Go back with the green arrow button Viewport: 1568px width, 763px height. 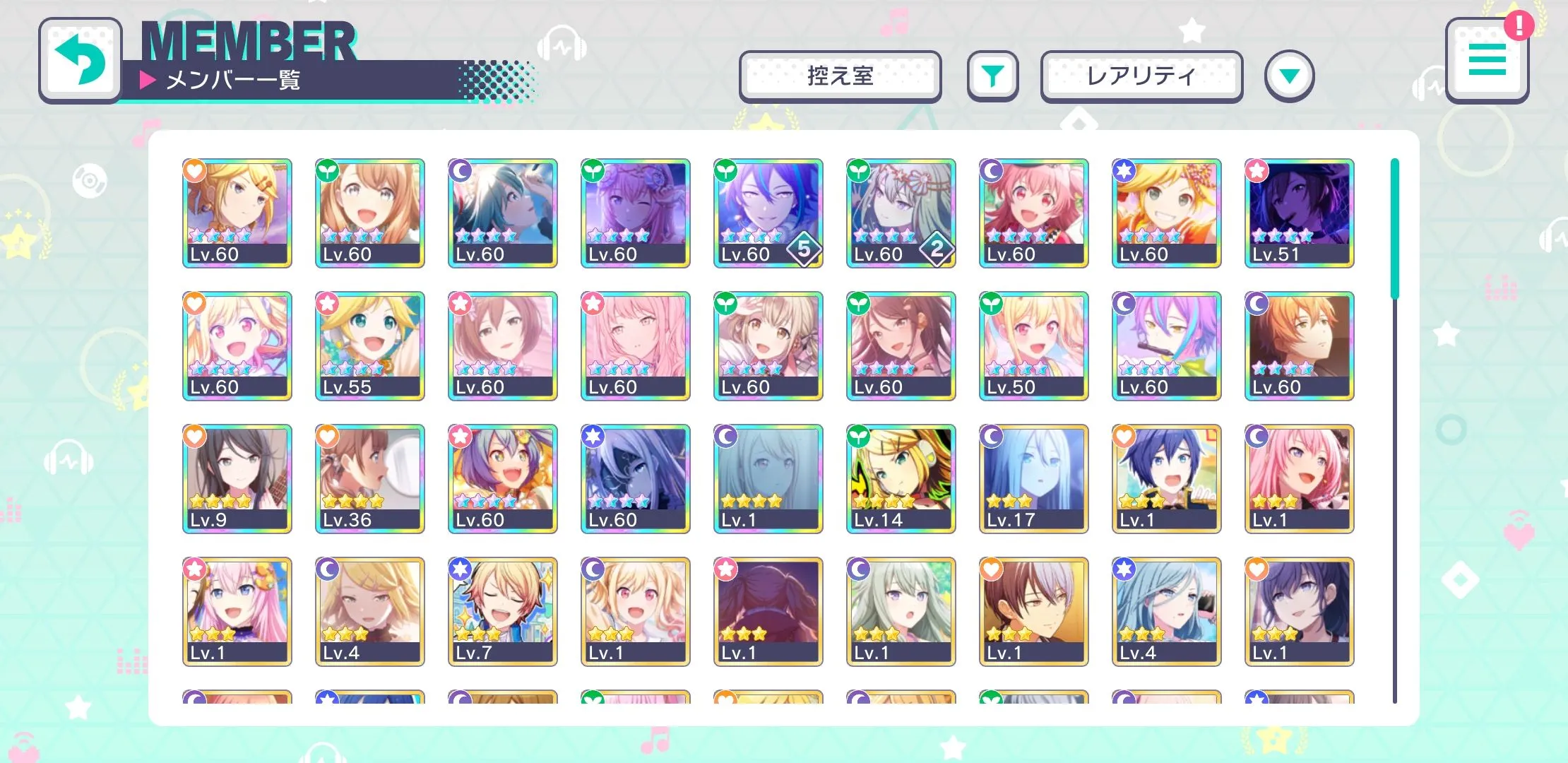(80, 61)
